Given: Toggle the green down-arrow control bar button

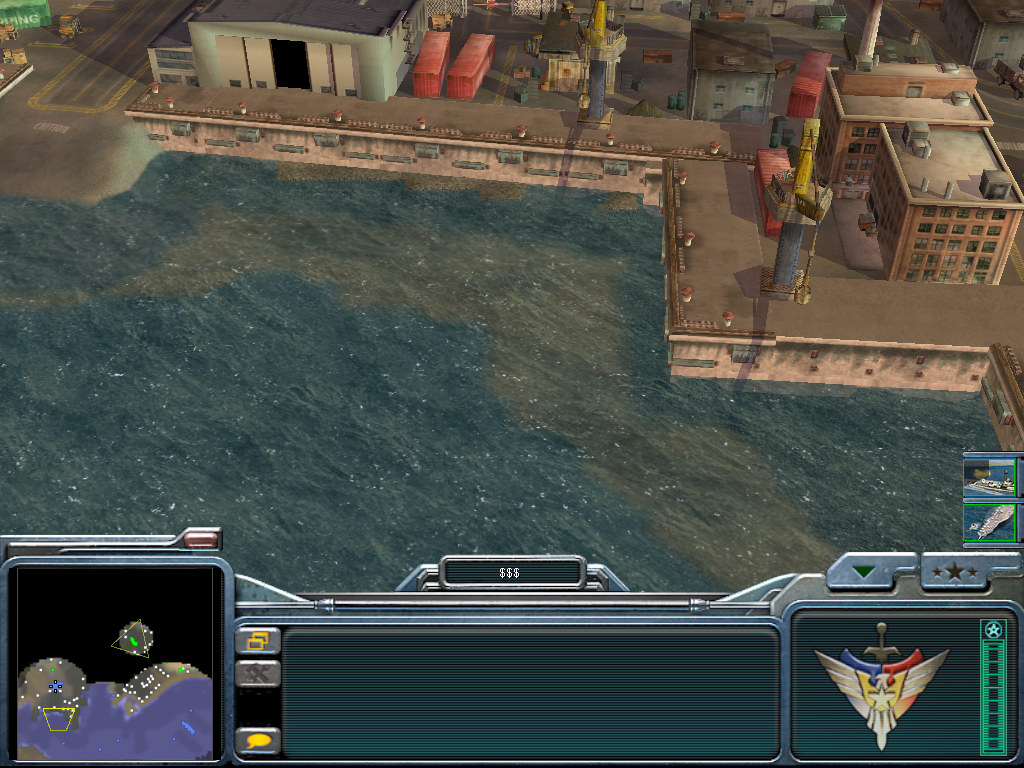Looking at the screenshot, I should point(863,573).
